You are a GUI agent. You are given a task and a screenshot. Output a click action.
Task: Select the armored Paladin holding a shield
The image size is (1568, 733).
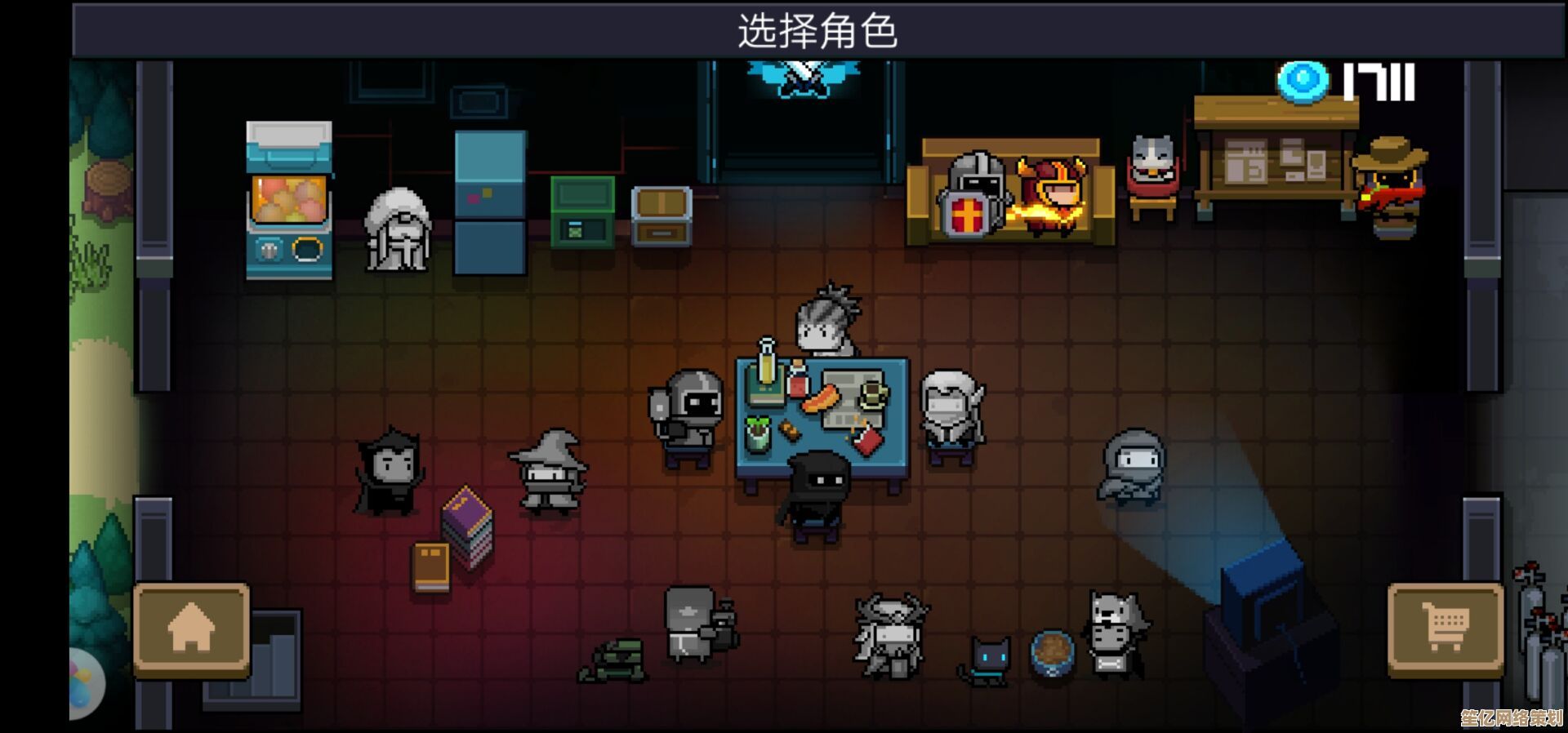click(688, 418)
